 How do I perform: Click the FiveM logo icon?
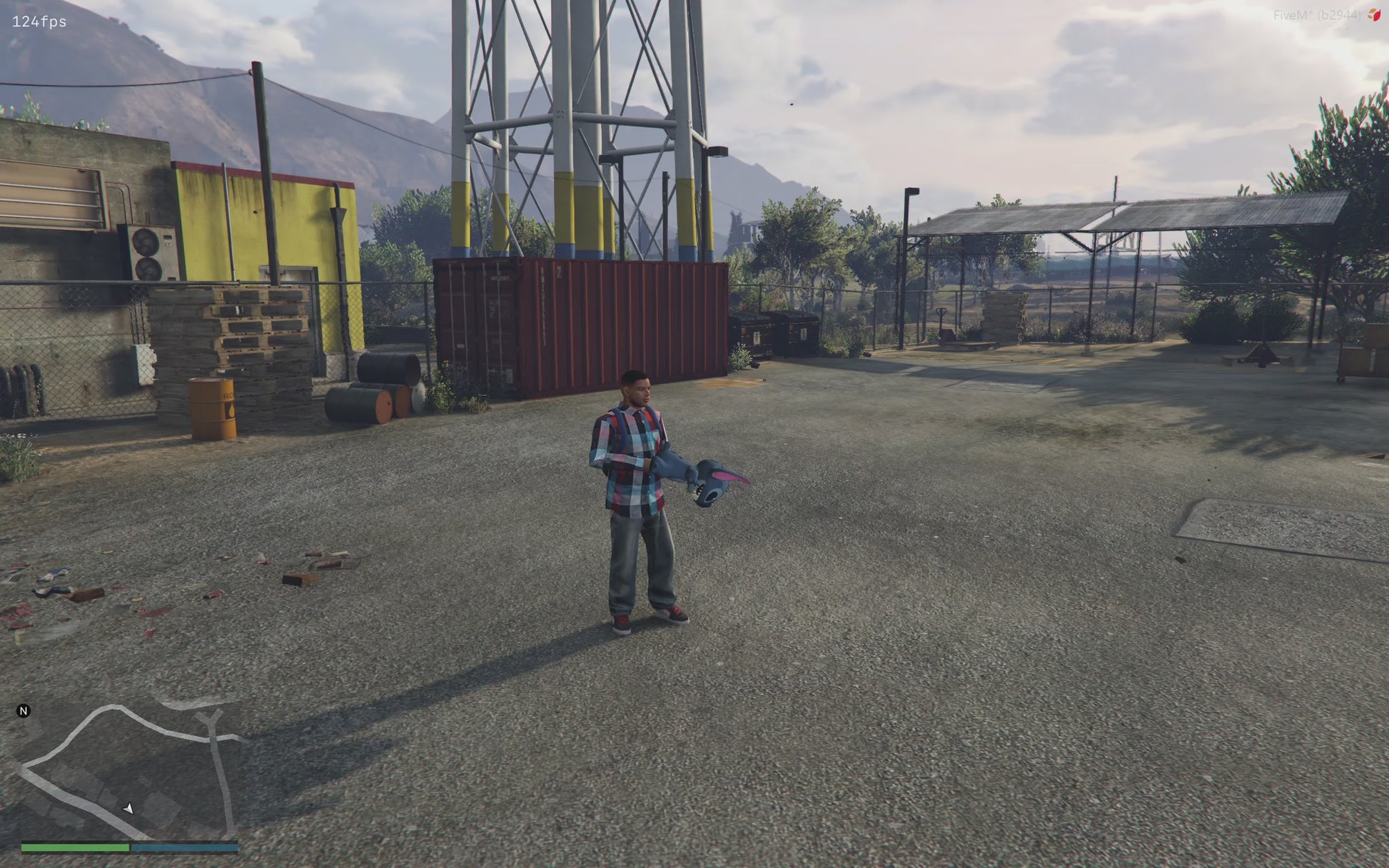click(1374, 15)
